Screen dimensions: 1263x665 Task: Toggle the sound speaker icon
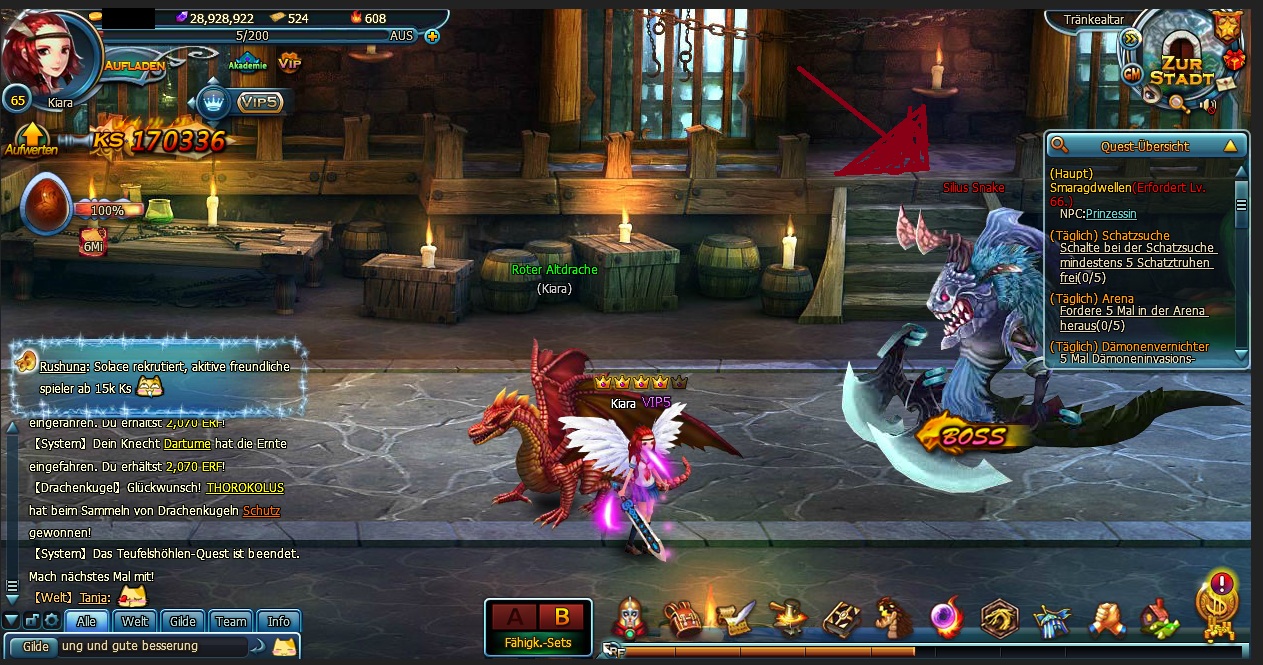(x=1208, y=106)
